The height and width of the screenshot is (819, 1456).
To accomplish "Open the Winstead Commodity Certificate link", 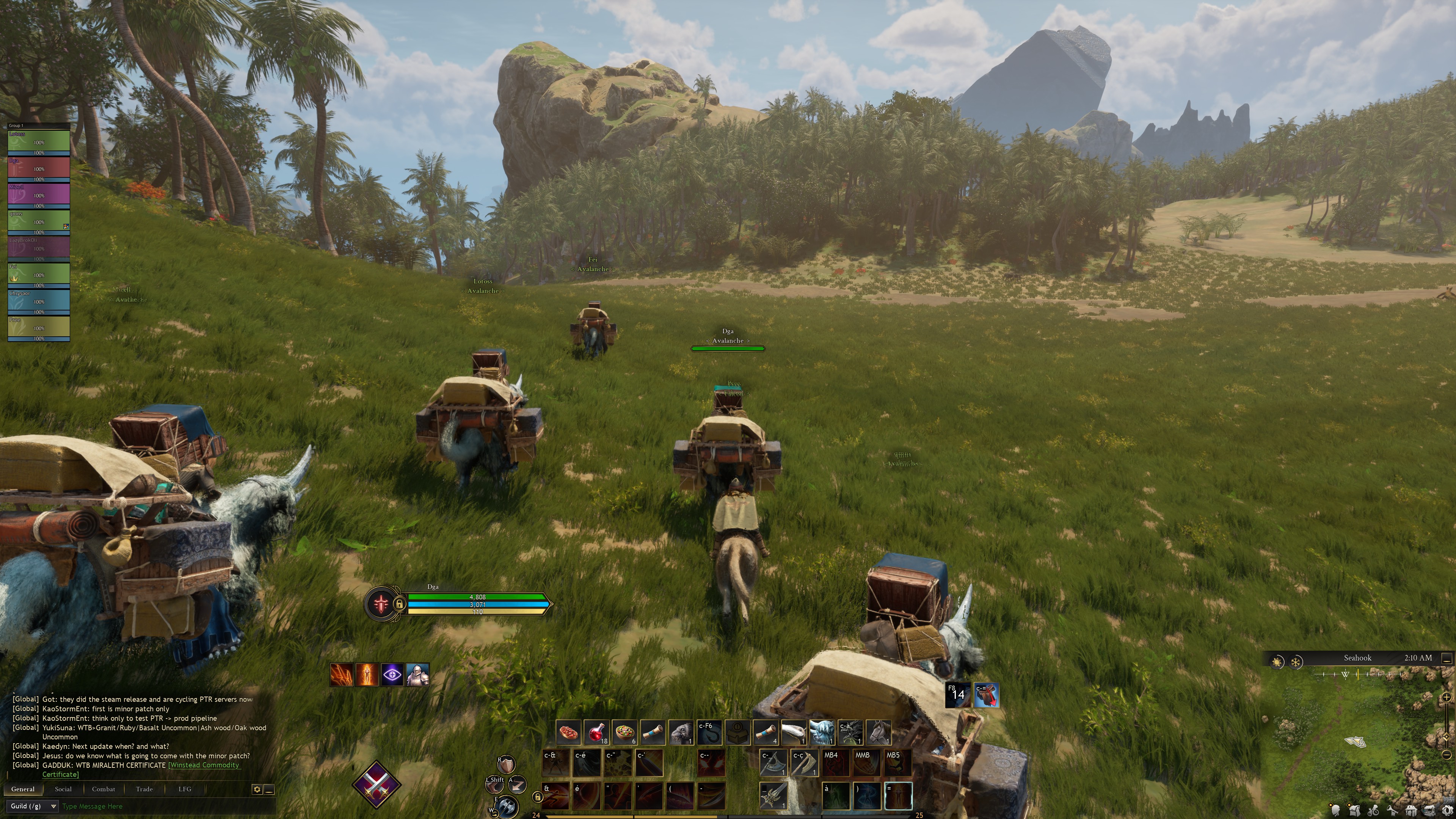I will (204, 765).
